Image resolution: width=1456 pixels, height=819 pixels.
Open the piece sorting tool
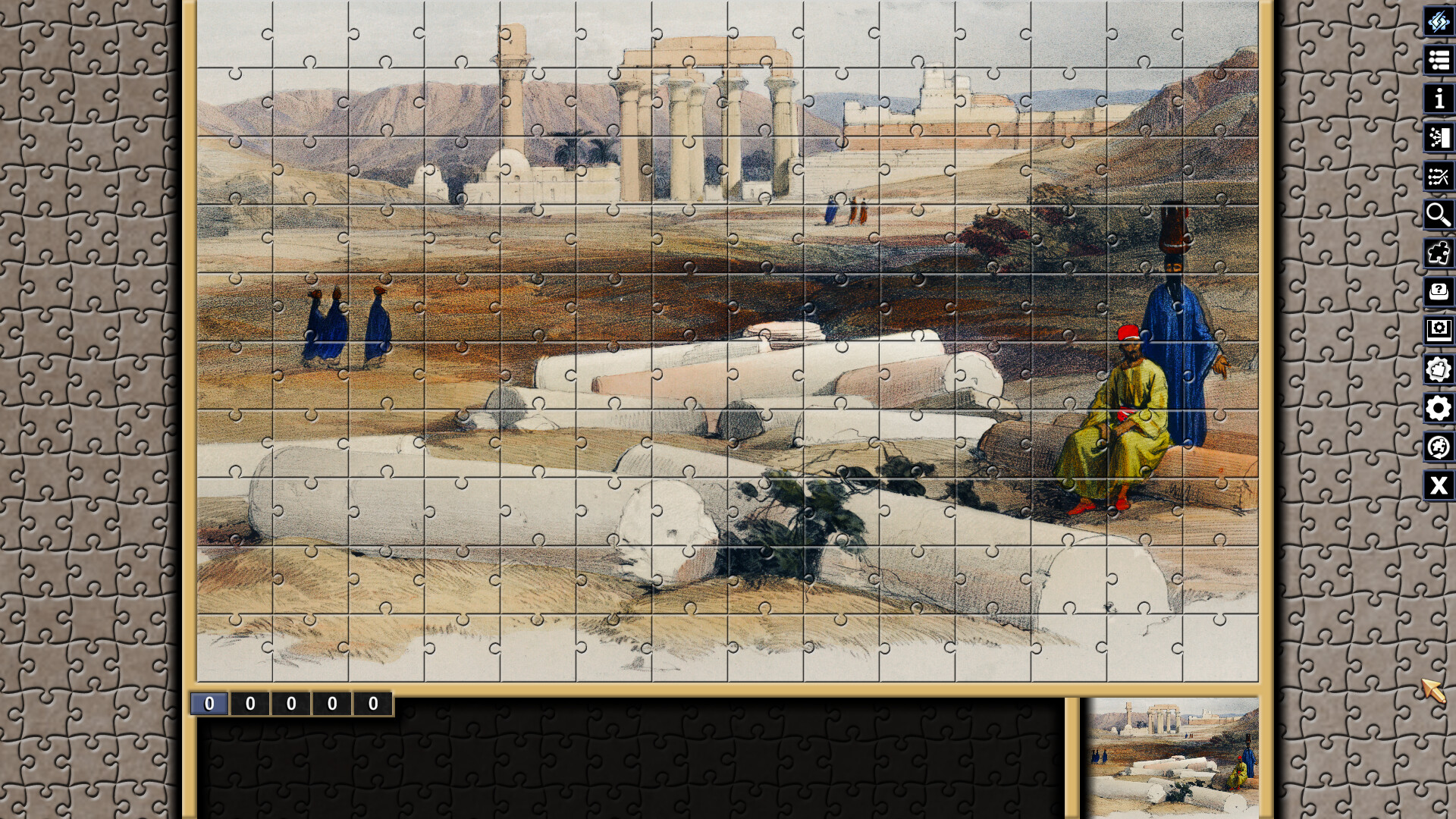coord(1437,137)
